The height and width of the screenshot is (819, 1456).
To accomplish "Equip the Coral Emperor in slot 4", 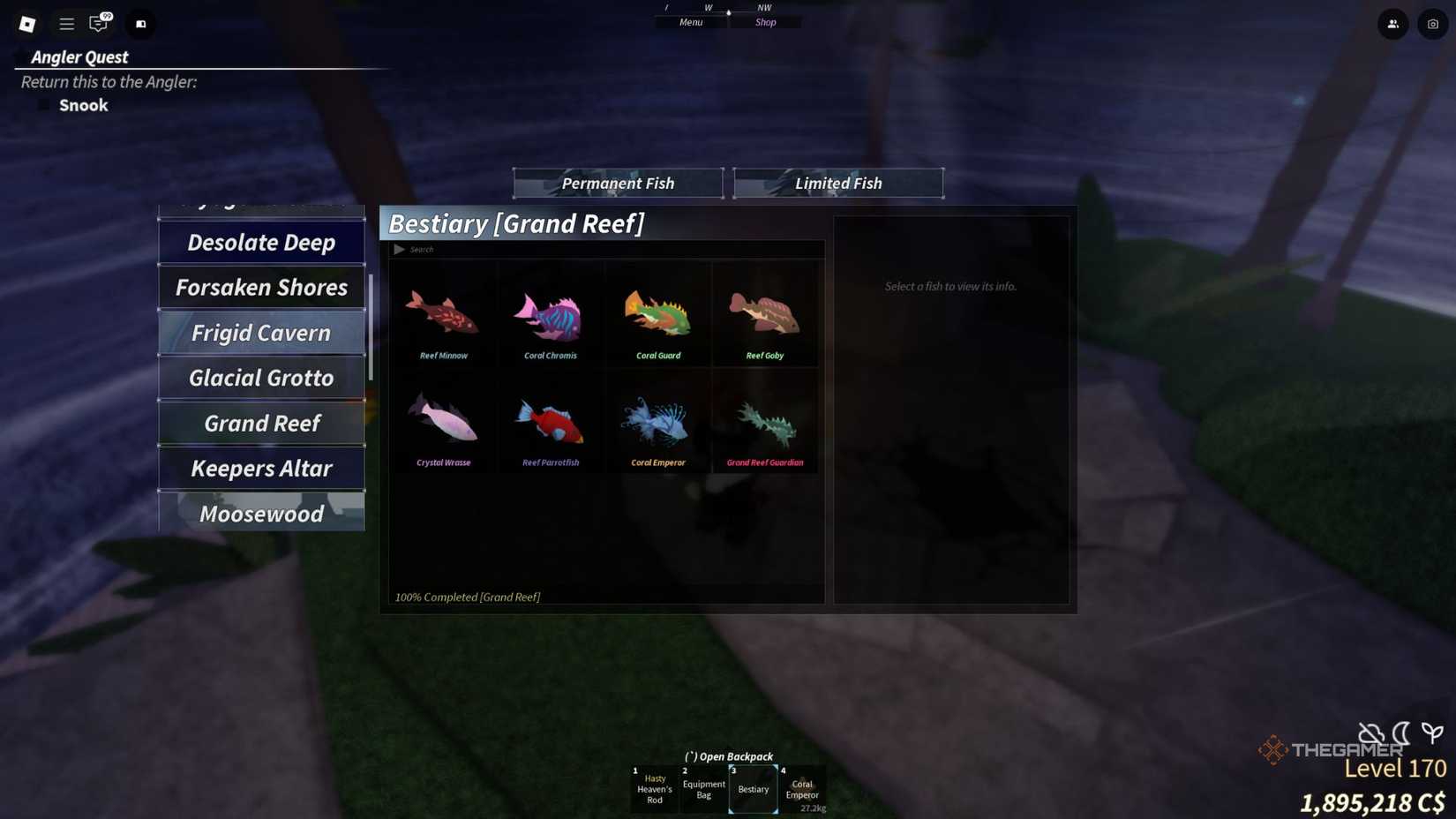I will pyautogui.click(x=802, y=788).
